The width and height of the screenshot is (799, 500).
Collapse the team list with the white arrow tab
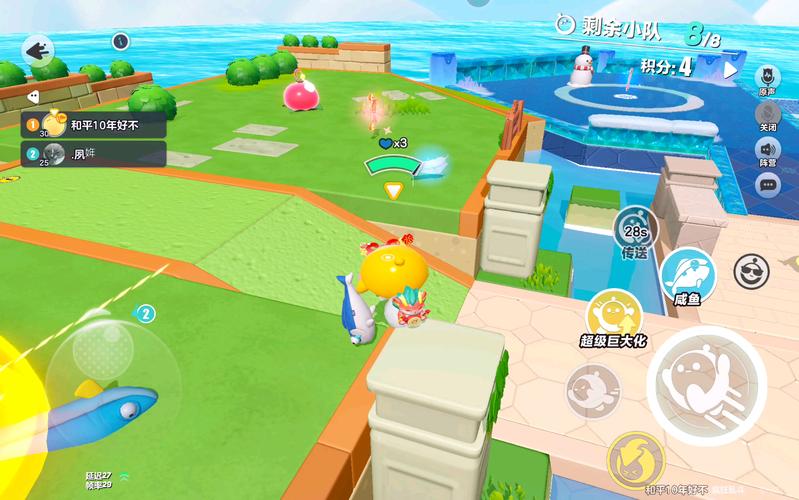click(x=32, y=97)
